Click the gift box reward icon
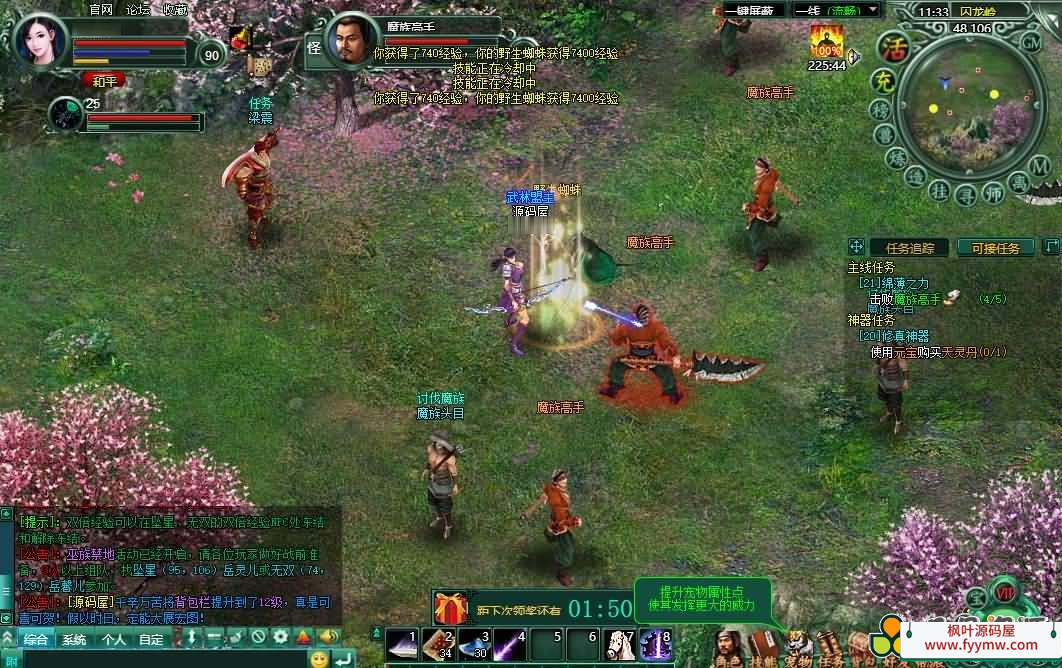 (451, 608)
